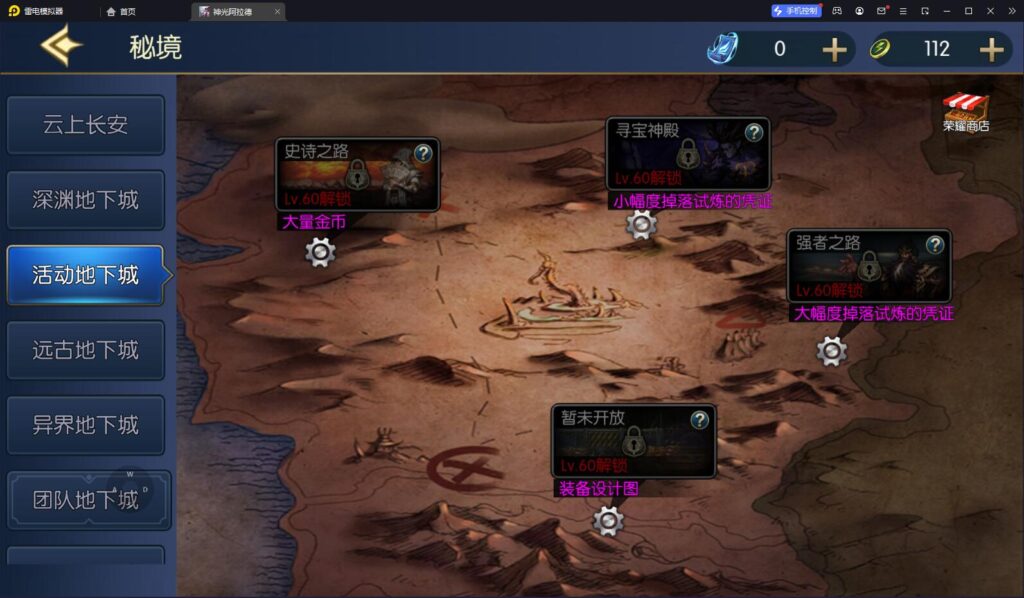Switch to the 远古地下城 tab
The width and height of the screenshot is (1024, 598).
(x=85, y=350)
